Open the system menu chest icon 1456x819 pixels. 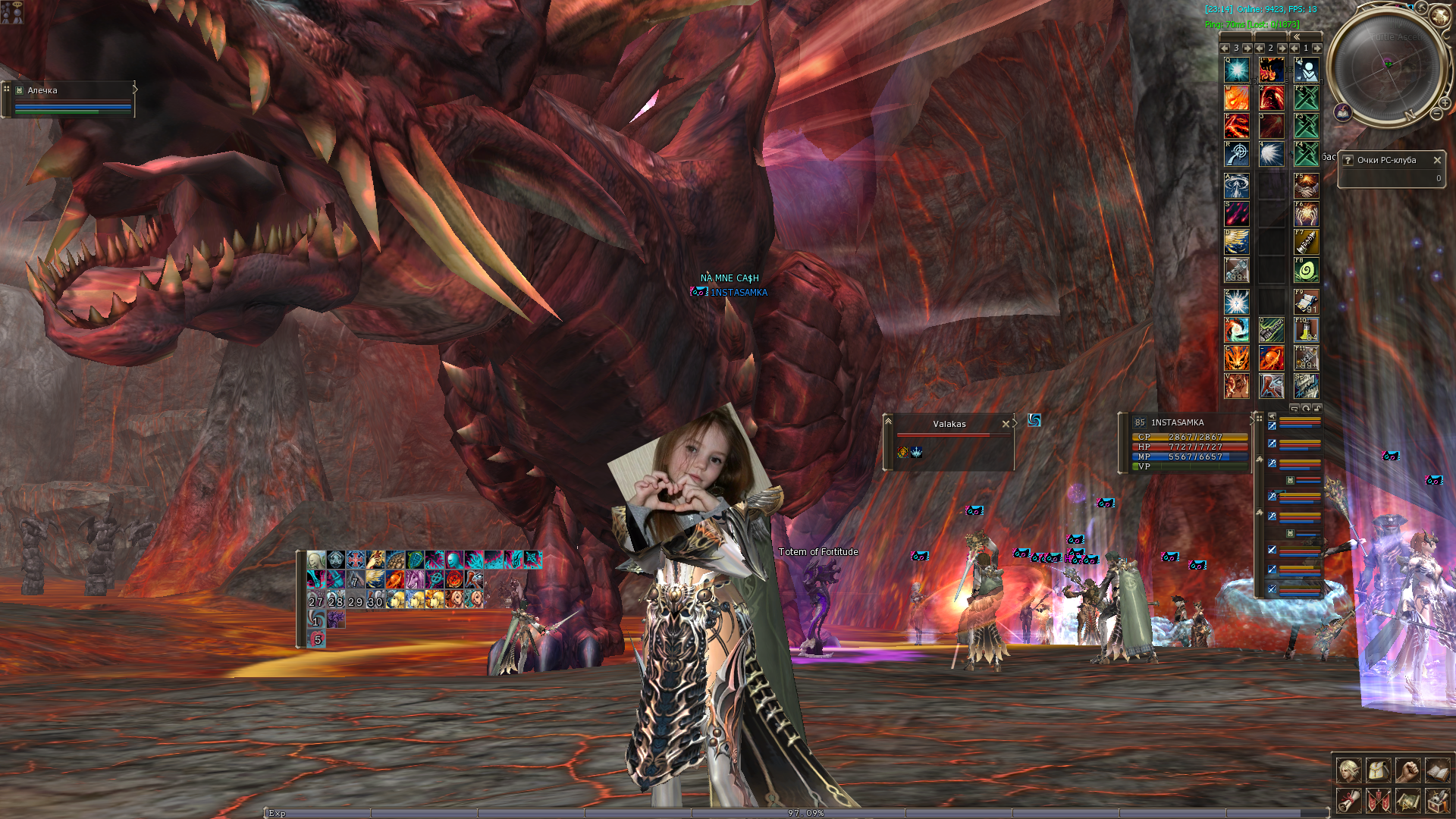tap(1437, 800)
